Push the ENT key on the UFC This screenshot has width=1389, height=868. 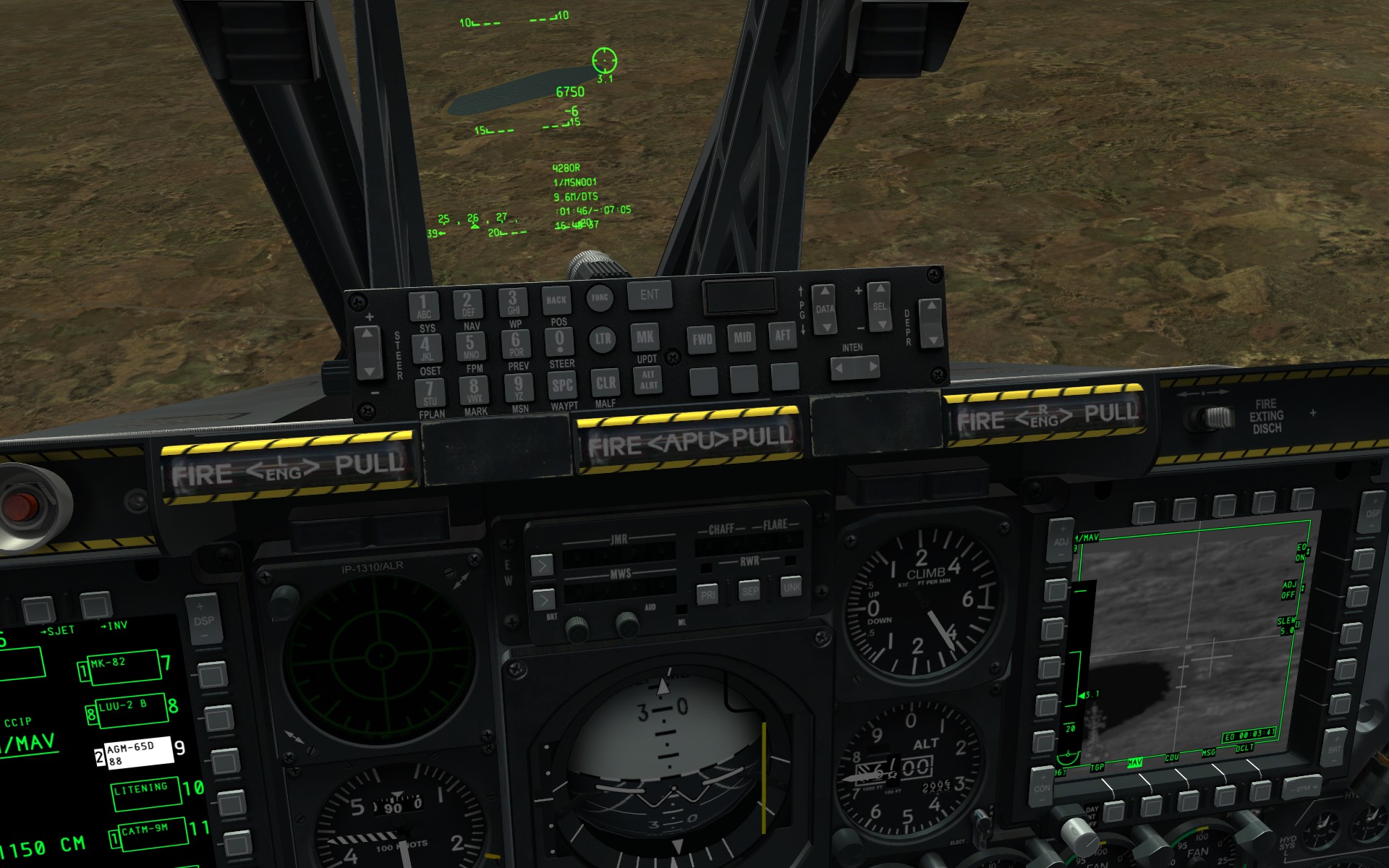pos(649,295)
